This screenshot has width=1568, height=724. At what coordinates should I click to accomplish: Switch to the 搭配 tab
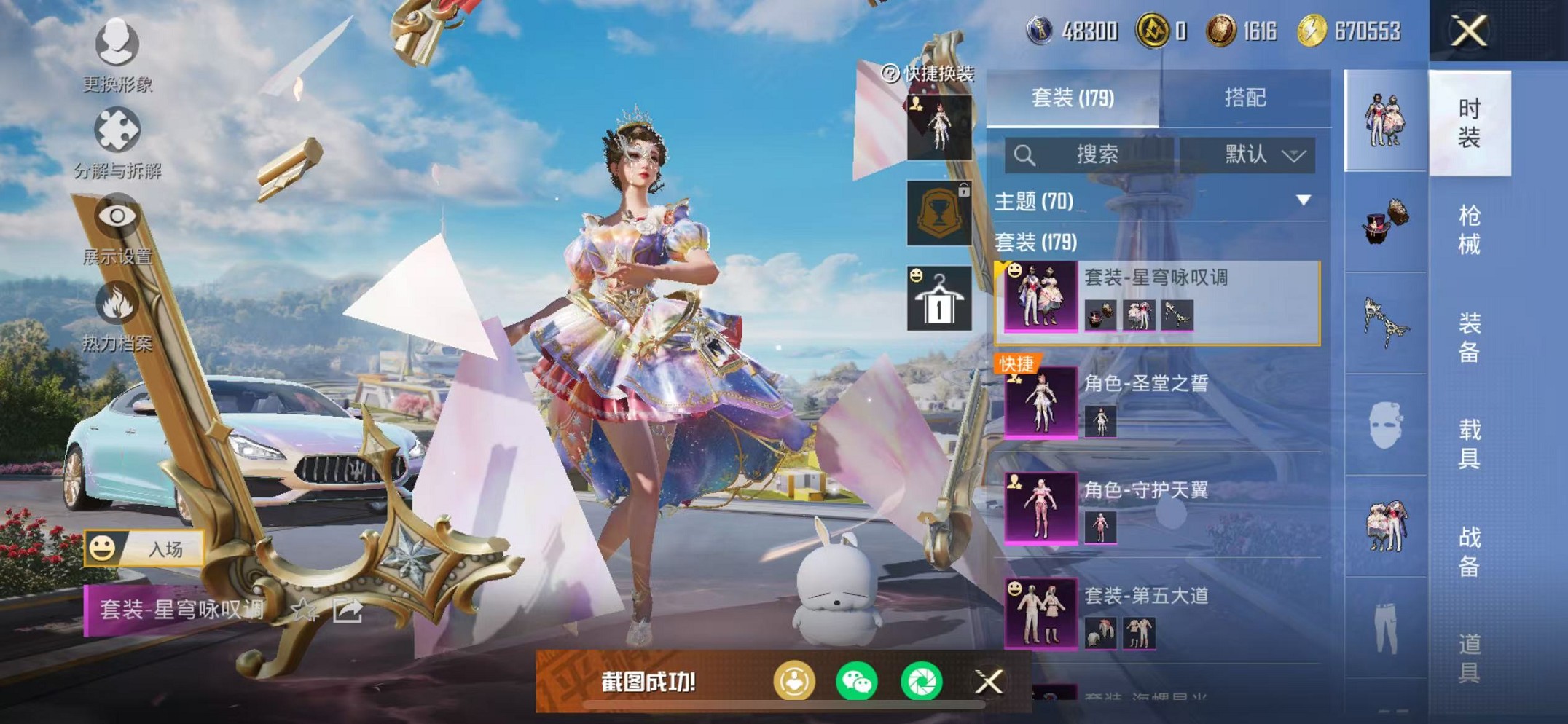coord(1244,98)
